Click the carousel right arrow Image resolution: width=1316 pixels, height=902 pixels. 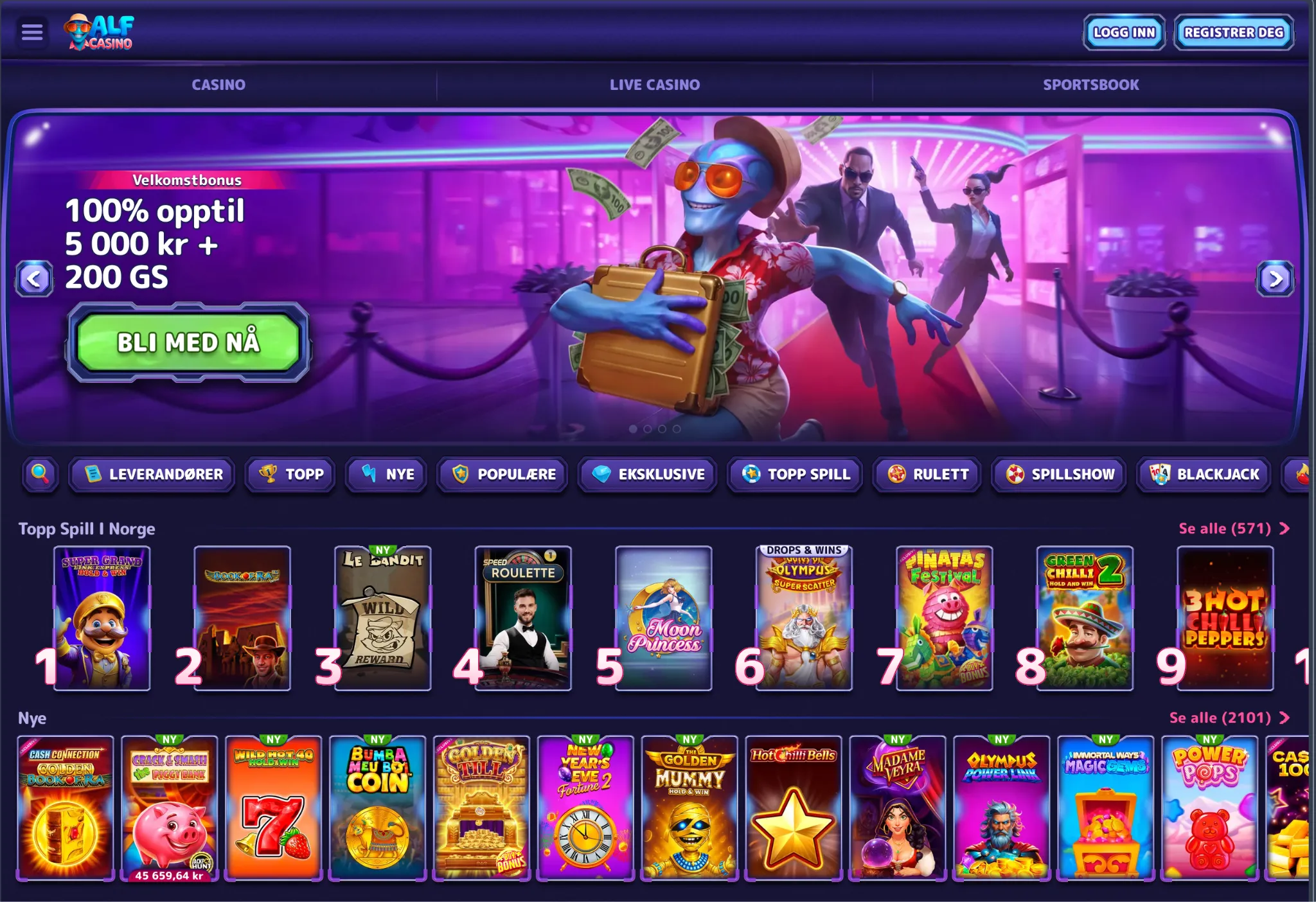pyautogui.click(x=1276, y=279)
